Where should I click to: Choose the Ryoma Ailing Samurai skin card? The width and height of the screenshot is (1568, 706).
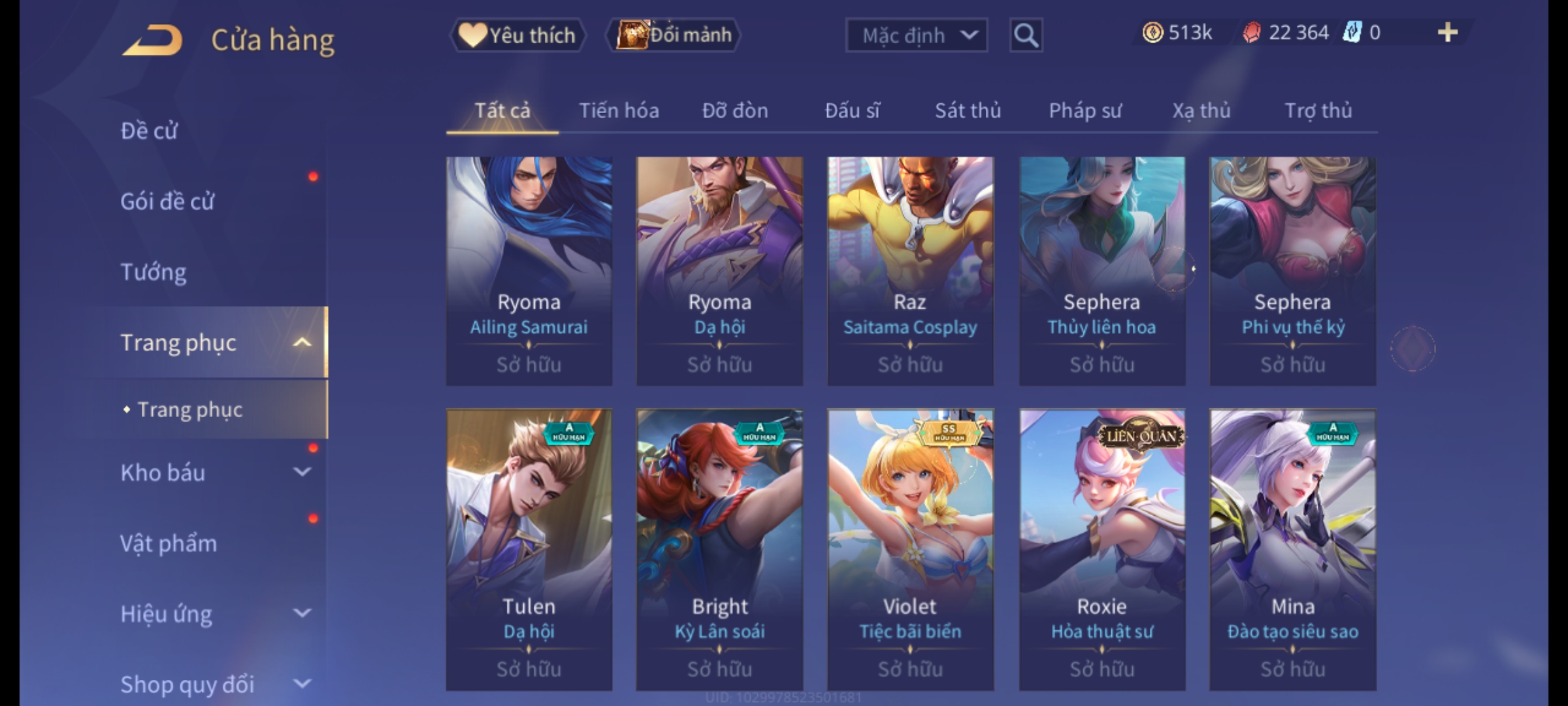coord(529,271)
